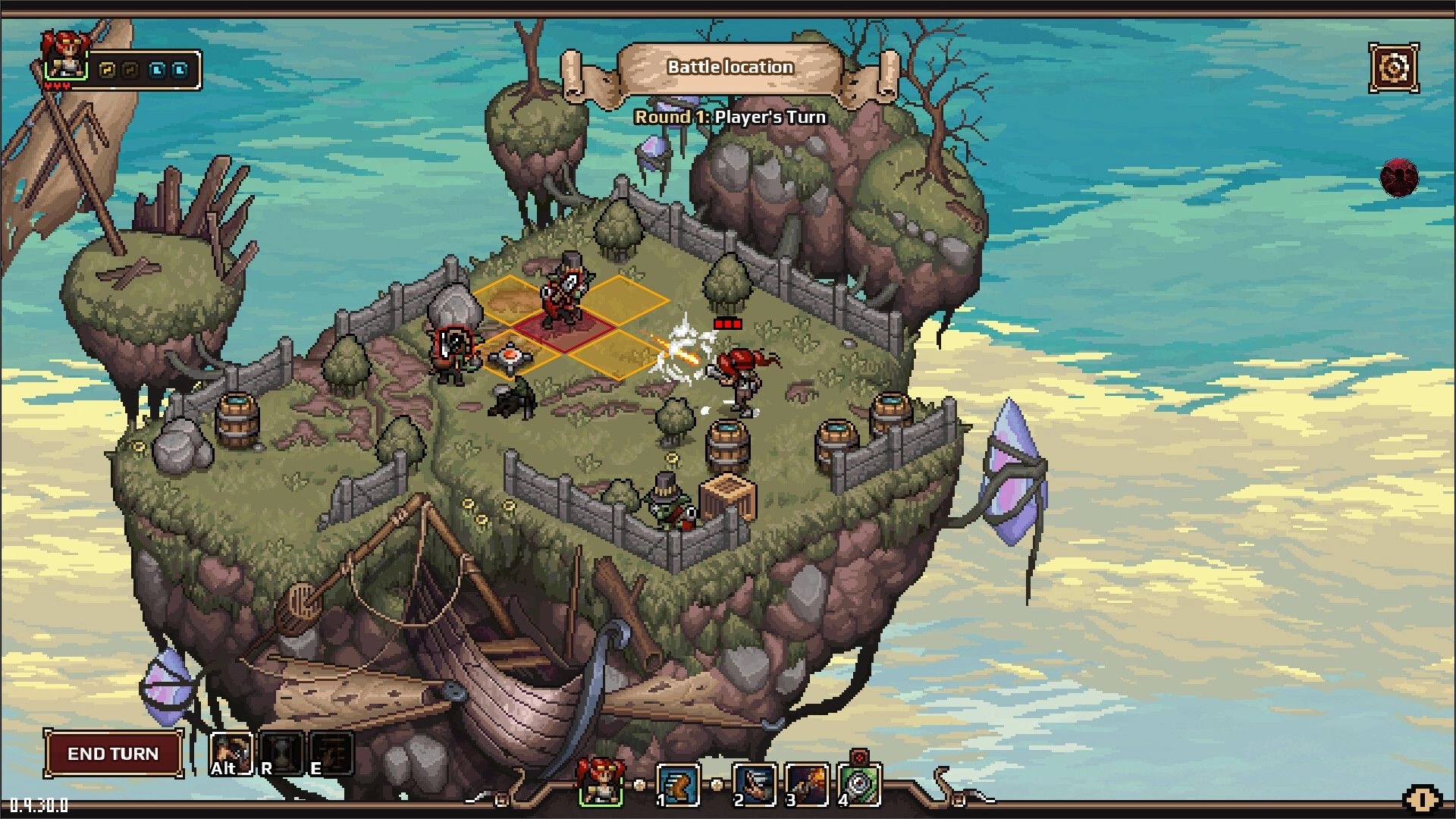This screenshot has height=819, width=1456.
Task: Click a blue movement point indicator
Action: pos(157,70)
